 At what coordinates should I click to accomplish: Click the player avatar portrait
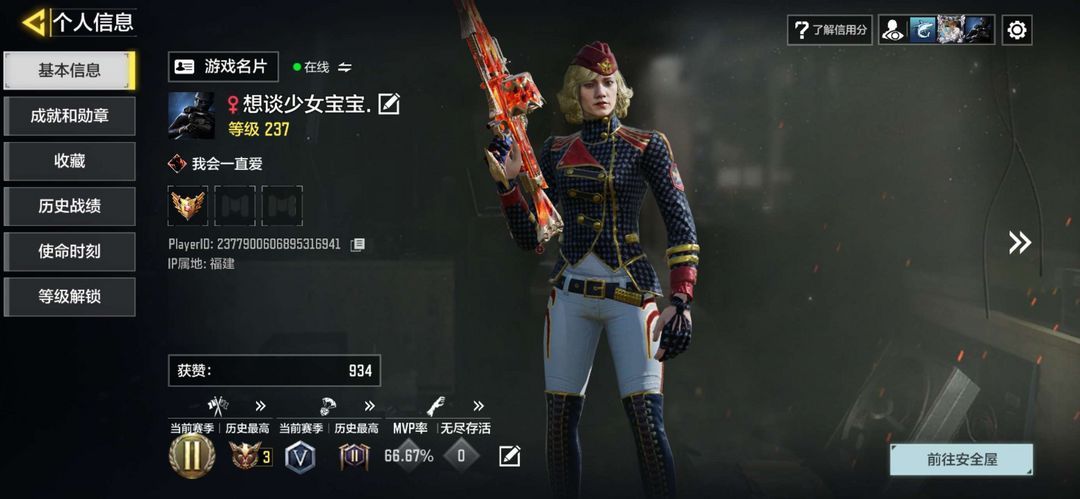coord(191,115)
